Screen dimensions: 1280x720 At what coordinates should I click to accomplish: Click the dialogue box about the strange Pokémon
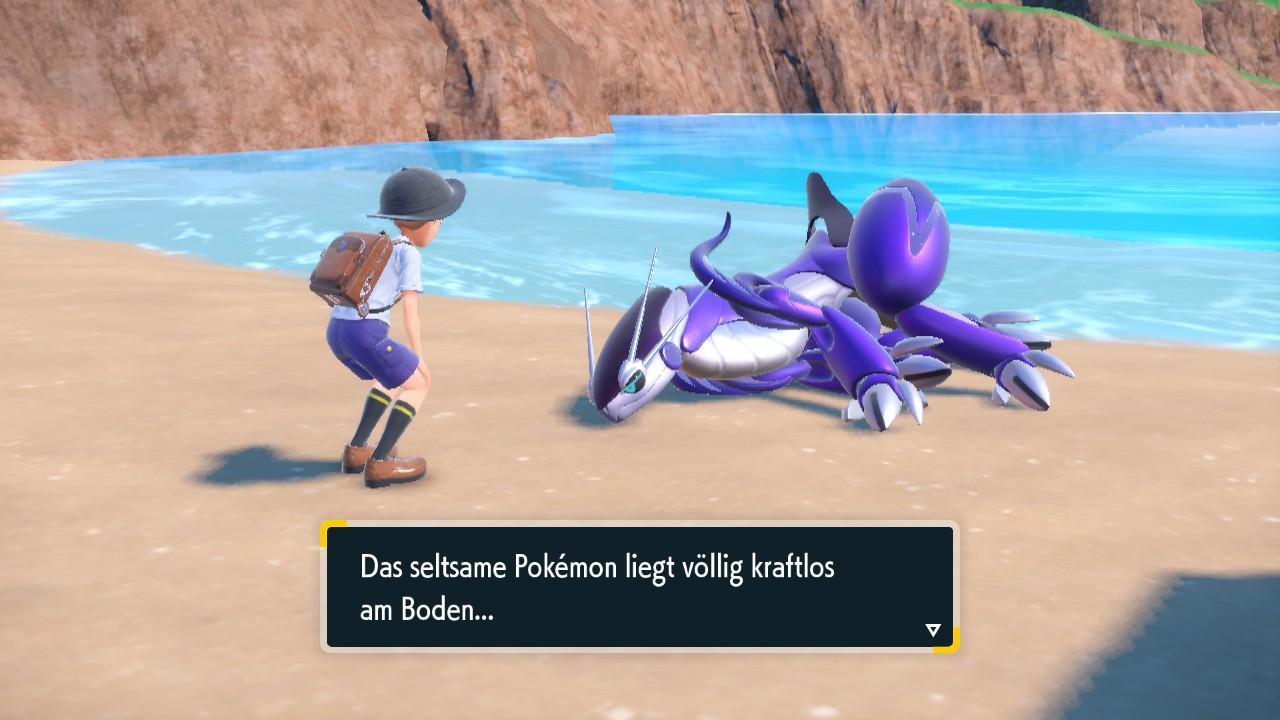tap(639, 587)
